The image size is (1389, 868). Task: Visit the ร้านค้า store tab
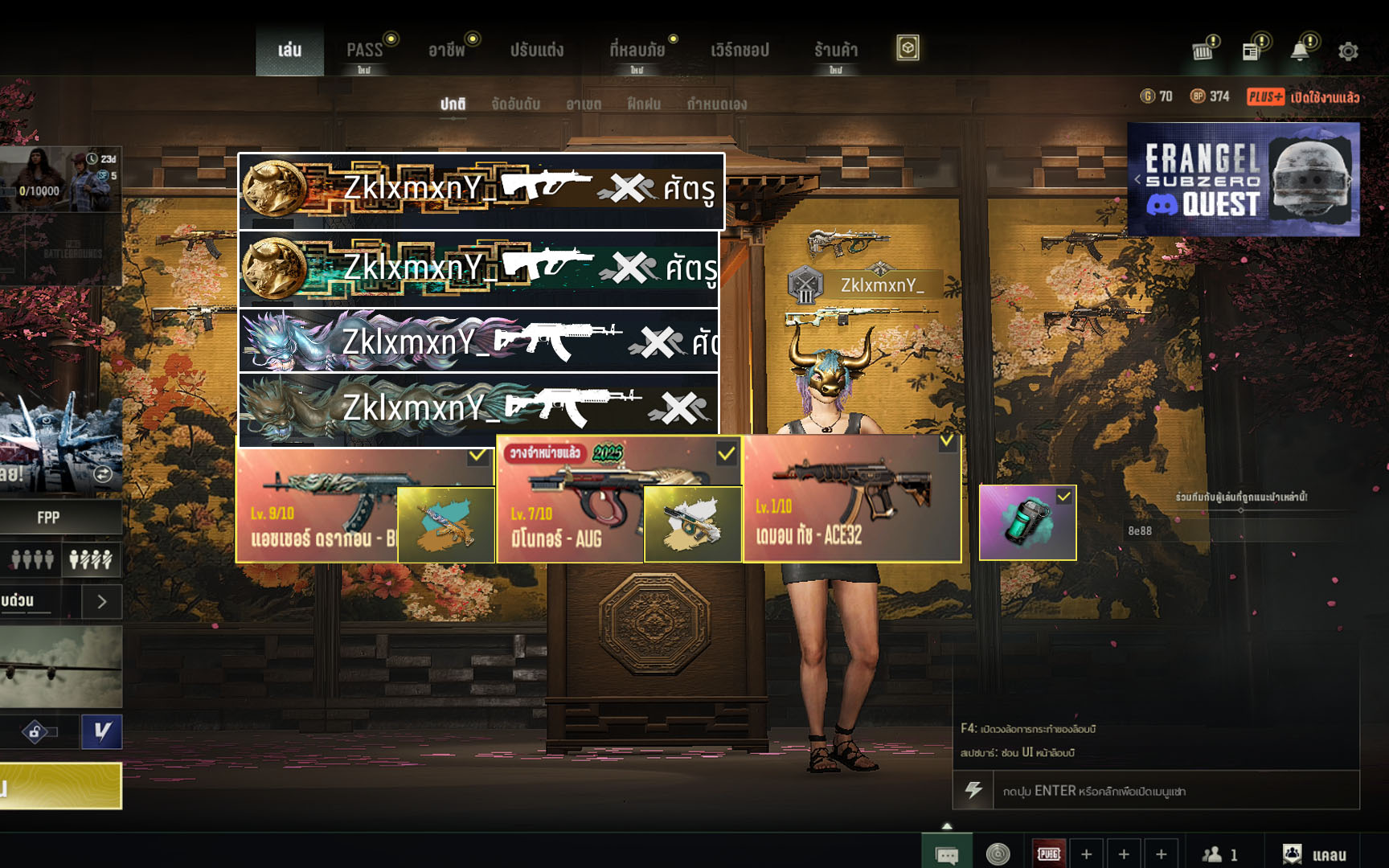(836, 50)
